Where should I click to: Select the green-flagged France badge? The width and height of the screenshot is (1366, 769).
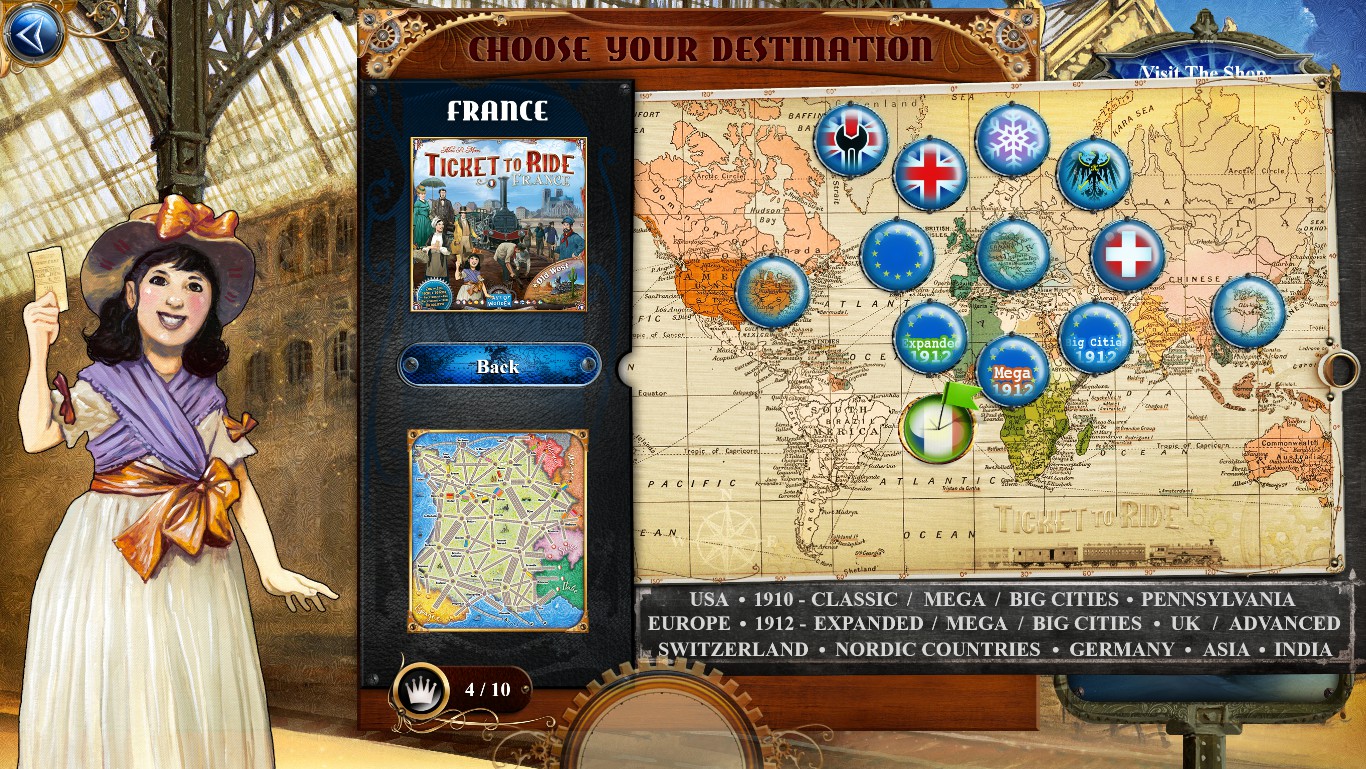point(937,429)
